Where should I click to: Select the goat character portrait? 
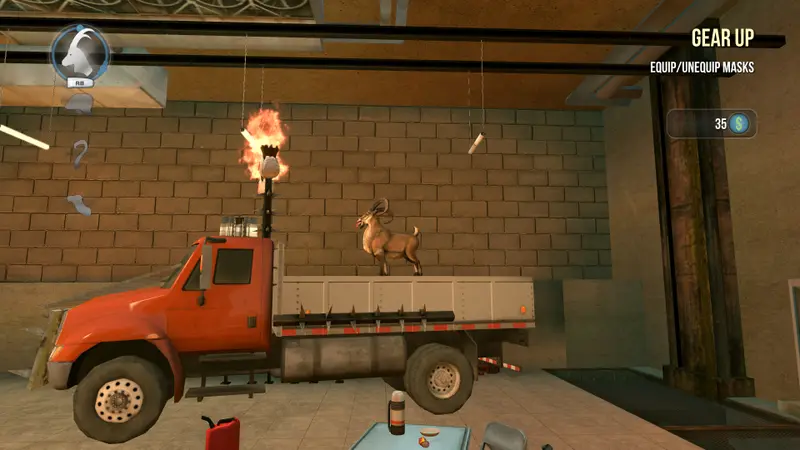pos(80,53)
